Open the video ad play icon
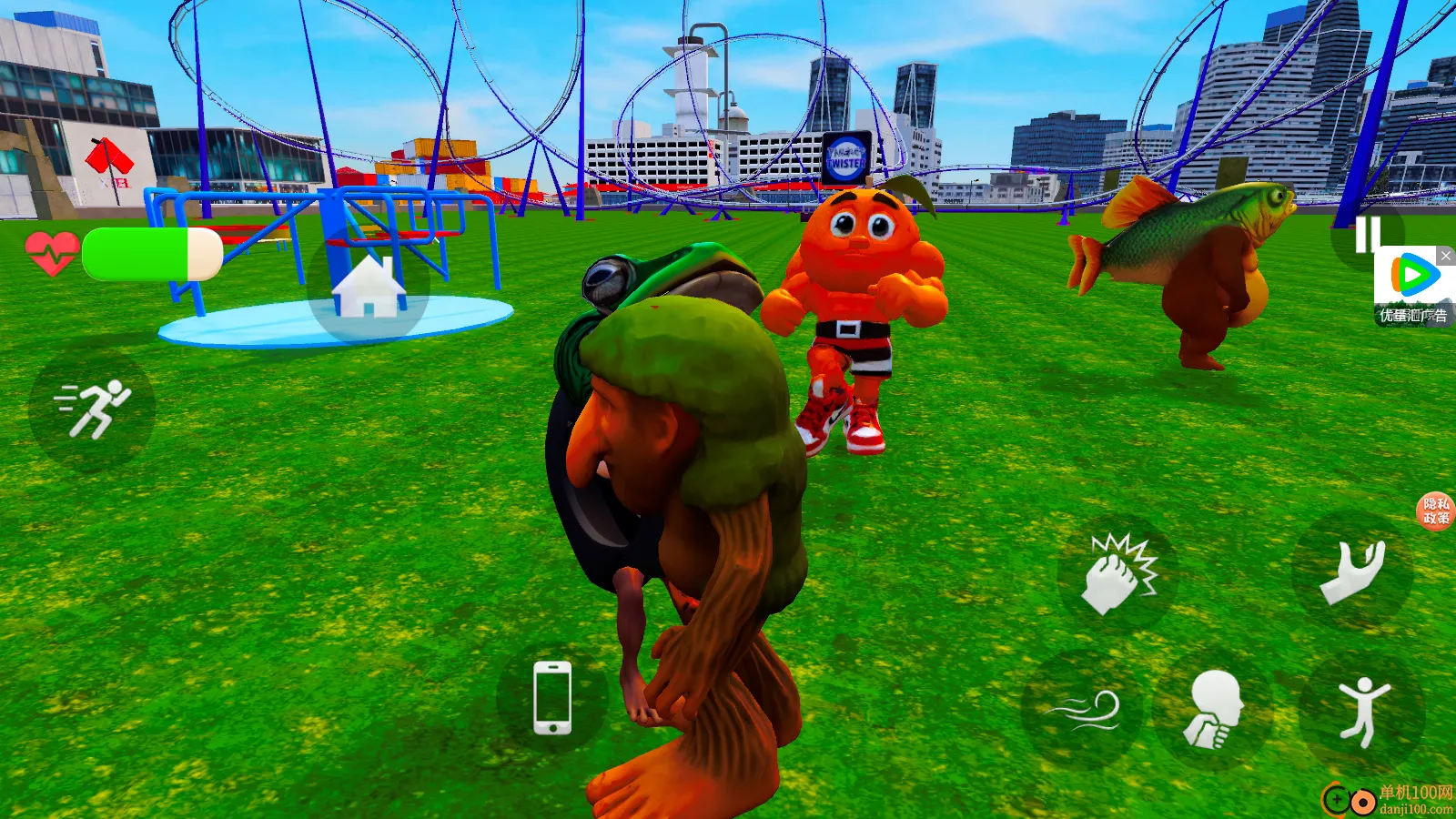This screenshot has width=1456, height=819. 1411,276
